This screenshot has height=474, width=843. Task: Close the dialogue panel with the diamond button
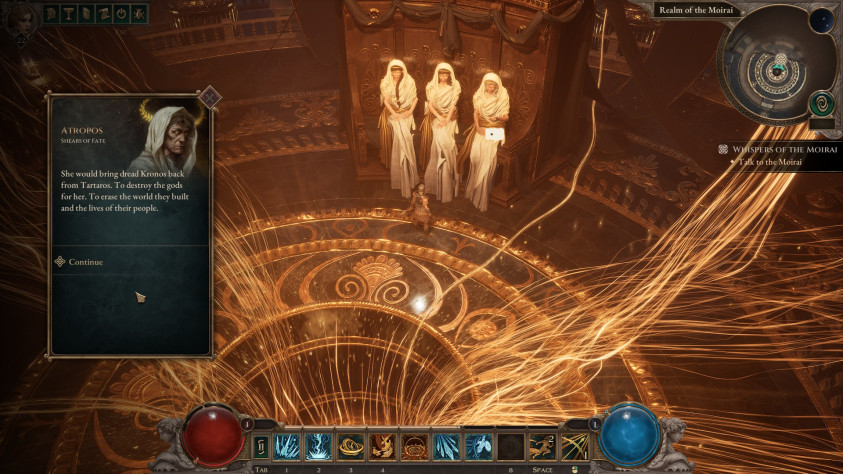pyautogui.click(x=209, y=97)
